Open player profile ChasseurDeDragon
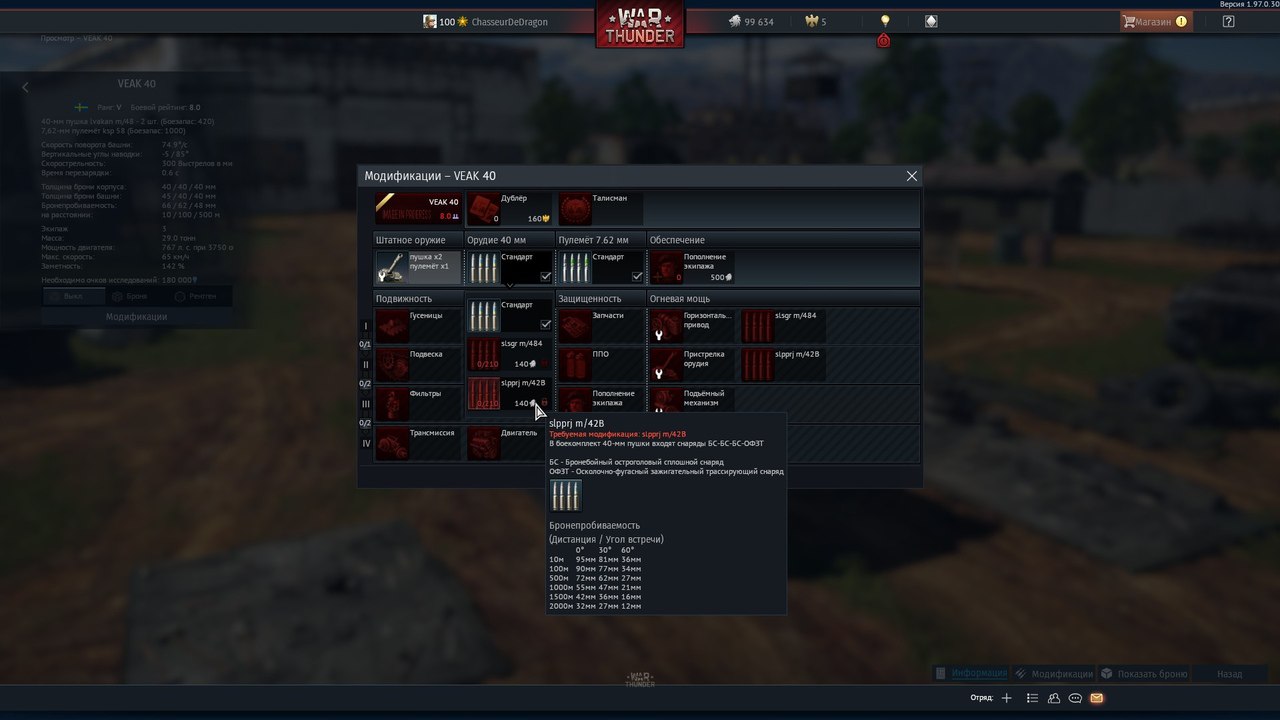 508,22
